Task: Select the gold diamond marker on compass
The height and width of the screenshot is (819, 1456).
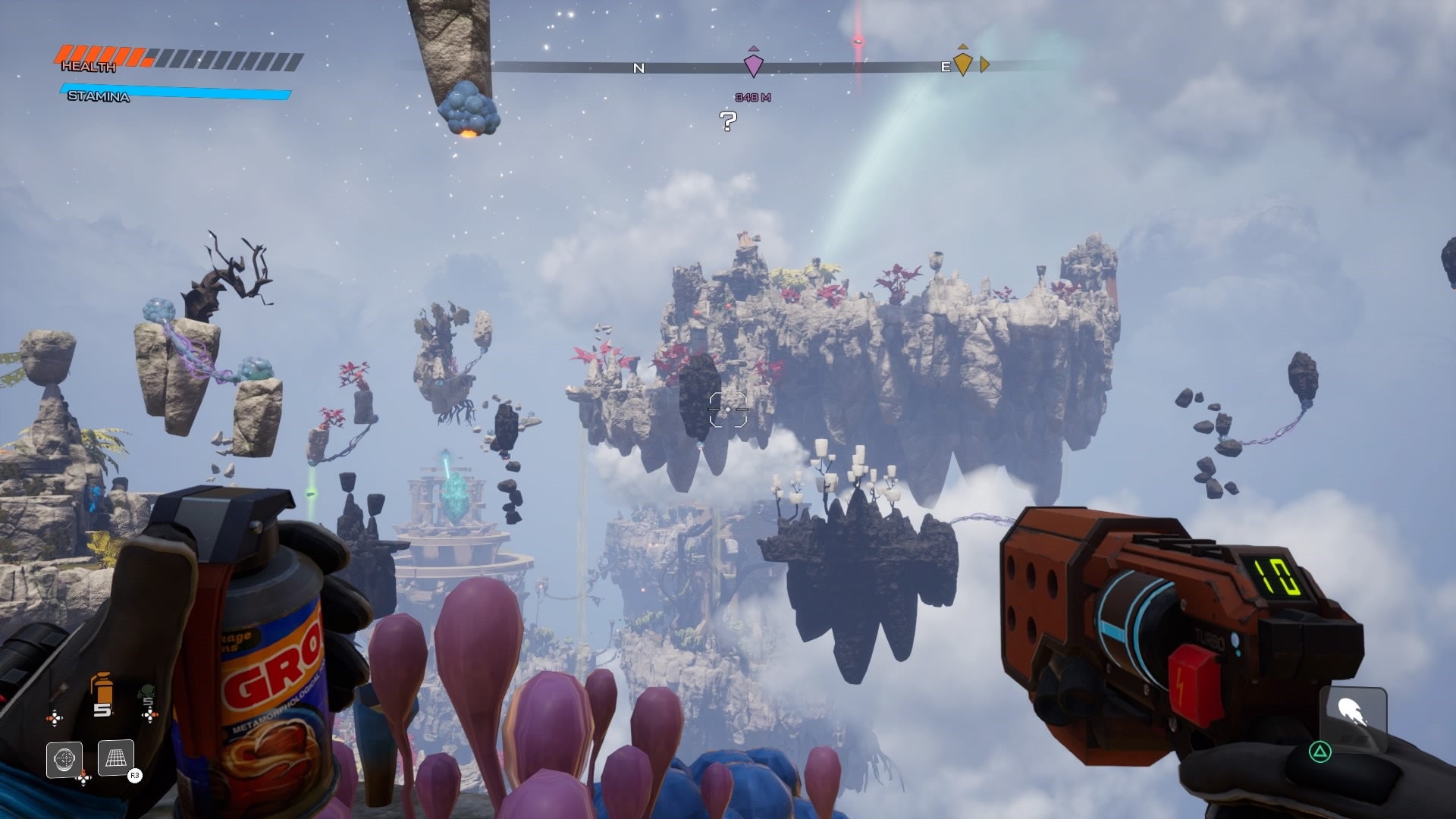Action: point(962,63)
